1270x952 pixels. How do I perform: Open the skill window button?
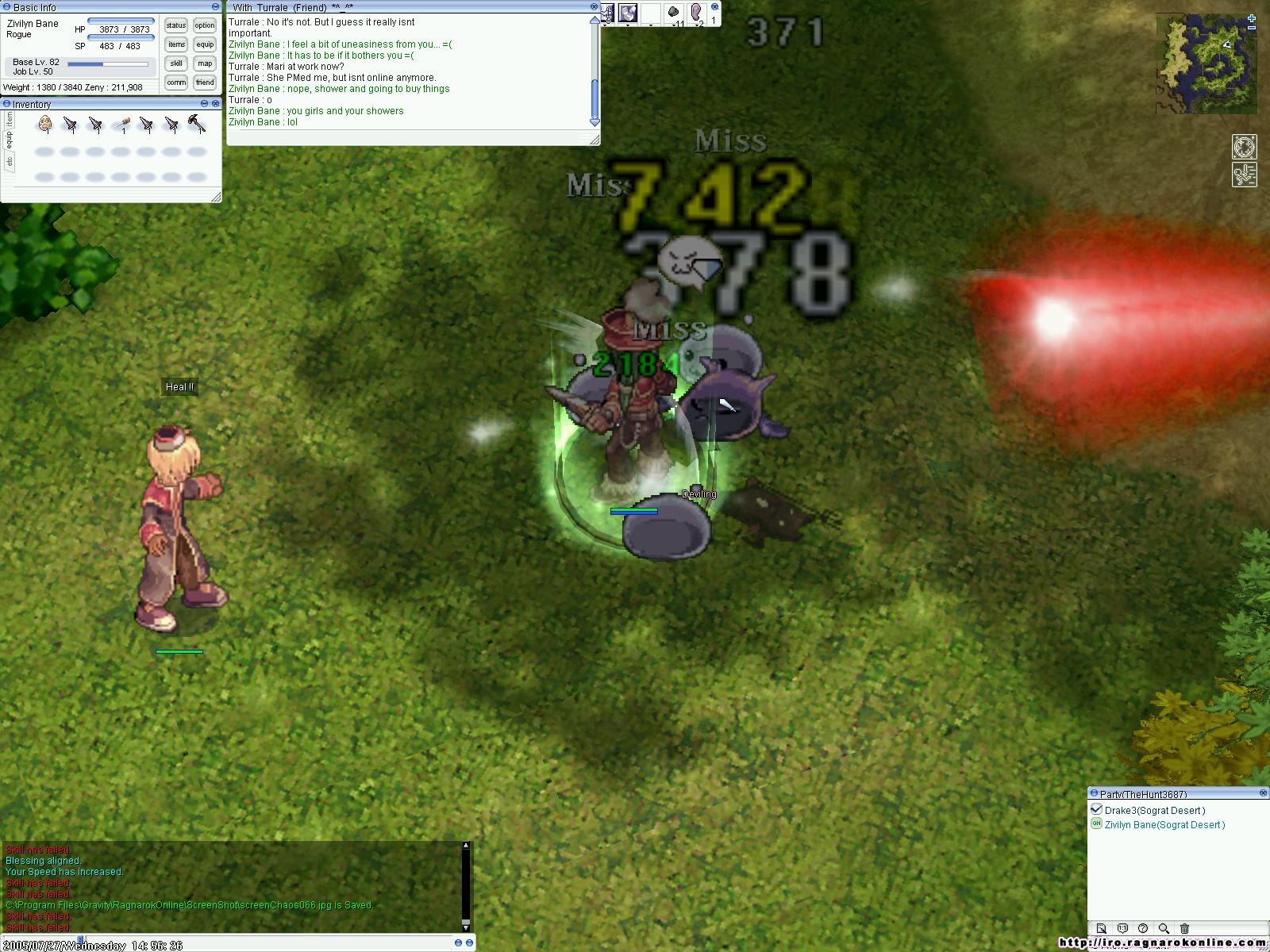176,63
